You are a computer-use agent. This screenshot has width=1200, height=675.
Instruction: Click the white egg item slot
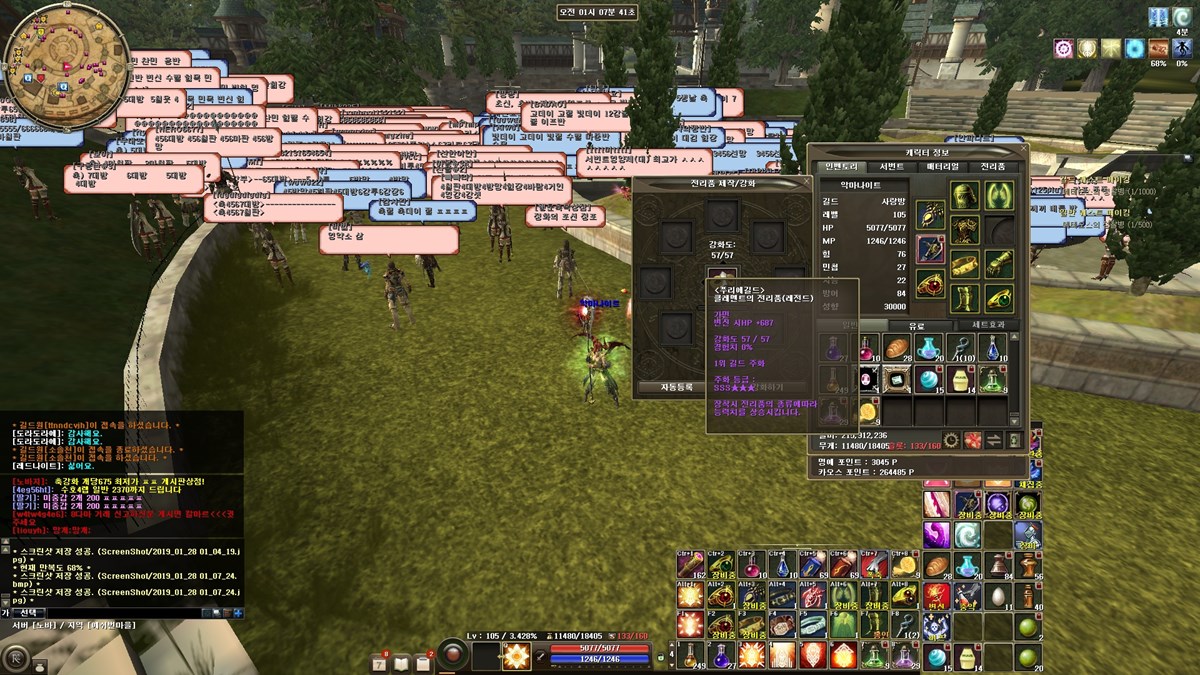(x=997, y=597)
